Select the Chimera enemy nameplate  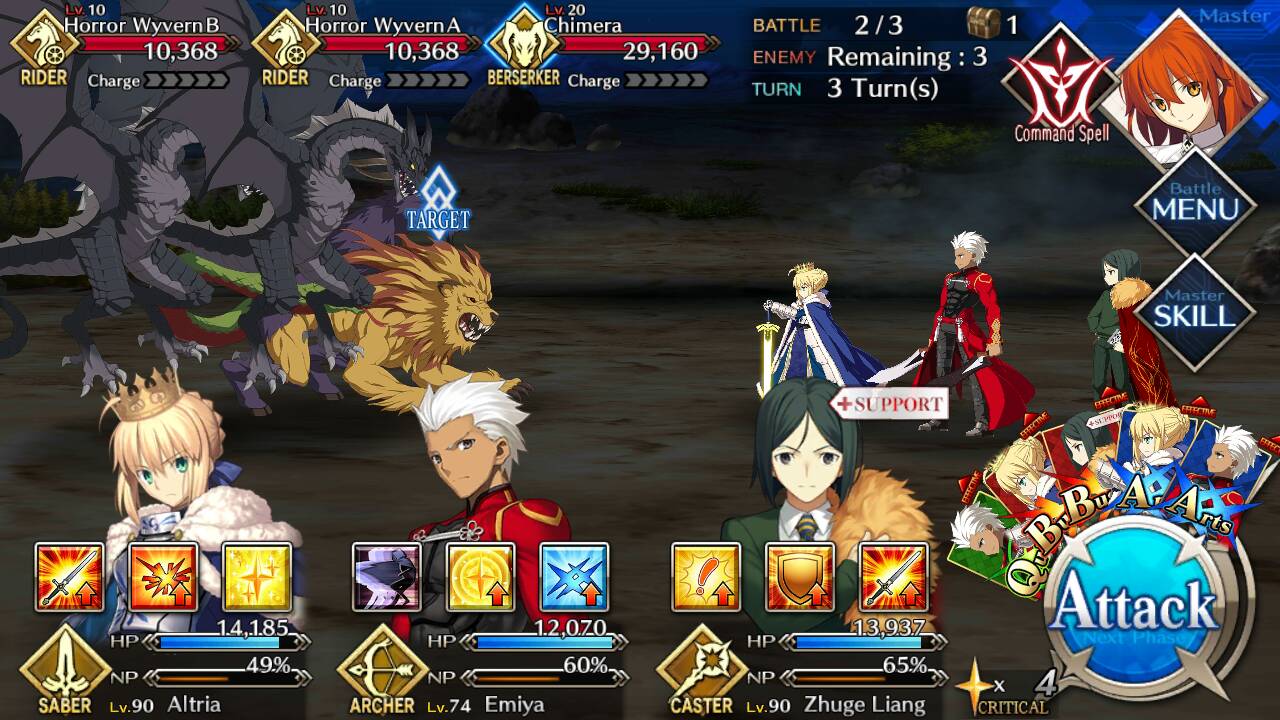tap(620, 44)
